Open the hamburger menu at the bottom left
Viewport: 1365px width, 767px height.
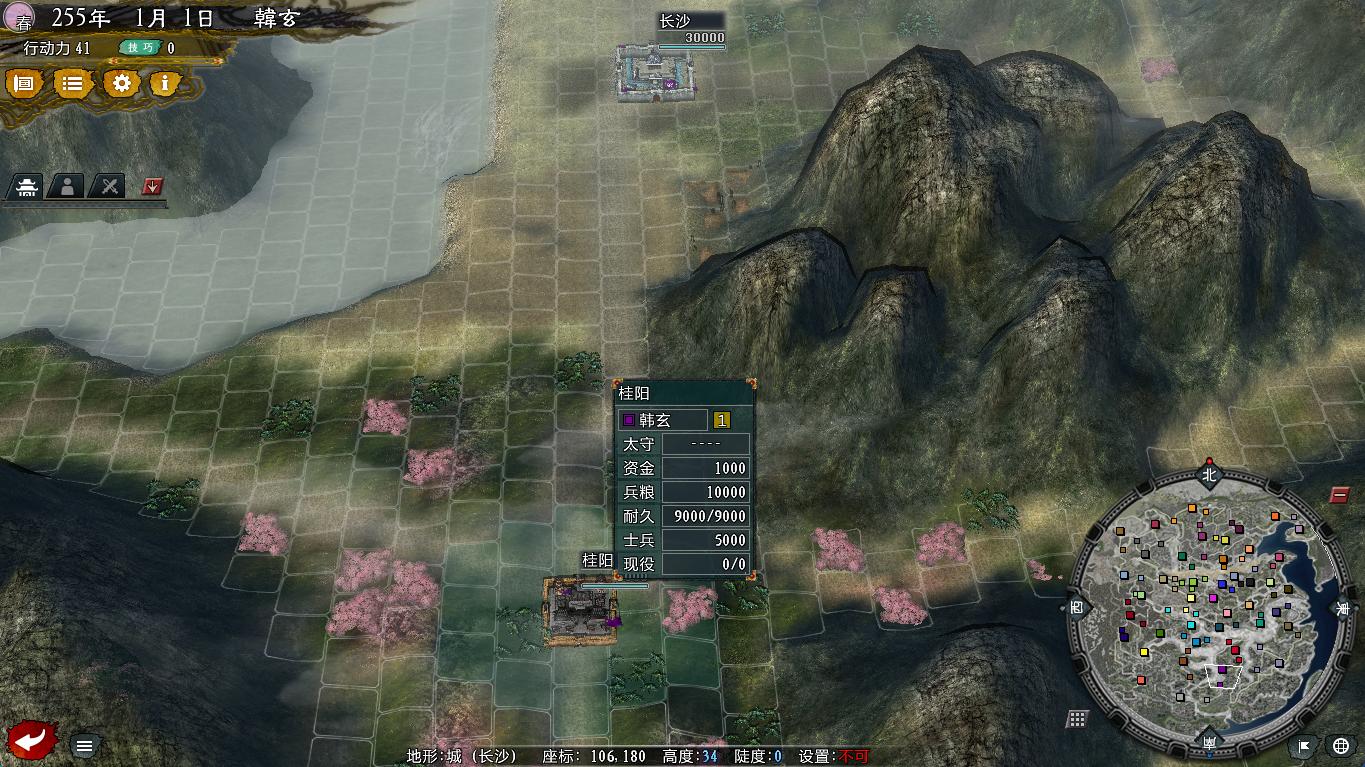(83, 745)
